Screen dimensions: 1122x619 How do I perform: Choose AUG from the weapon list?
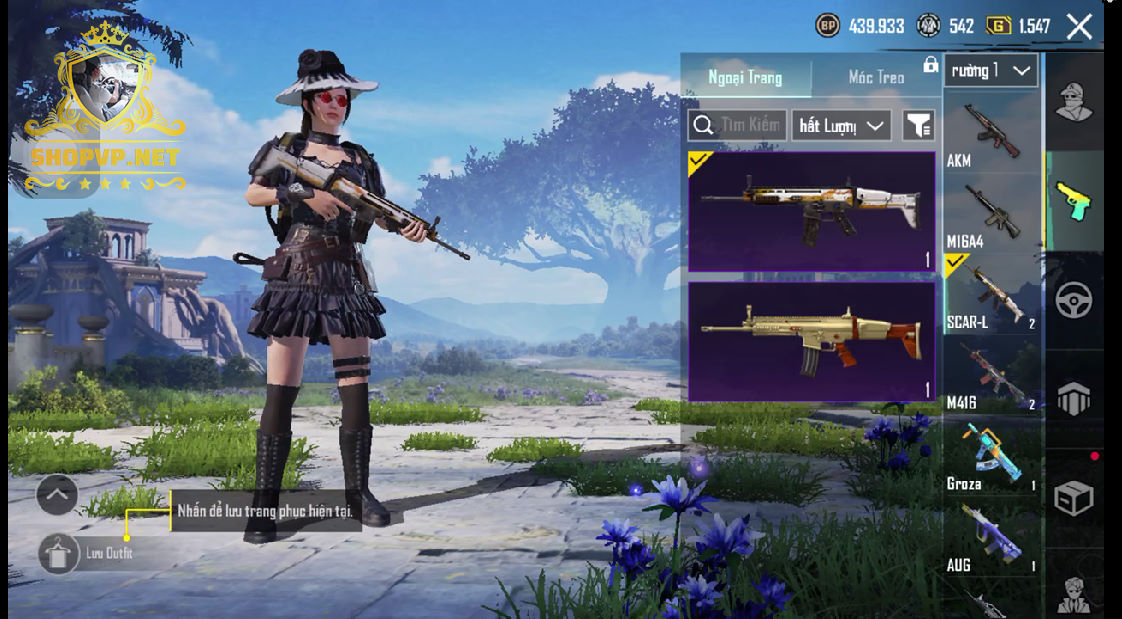(991, 538)
